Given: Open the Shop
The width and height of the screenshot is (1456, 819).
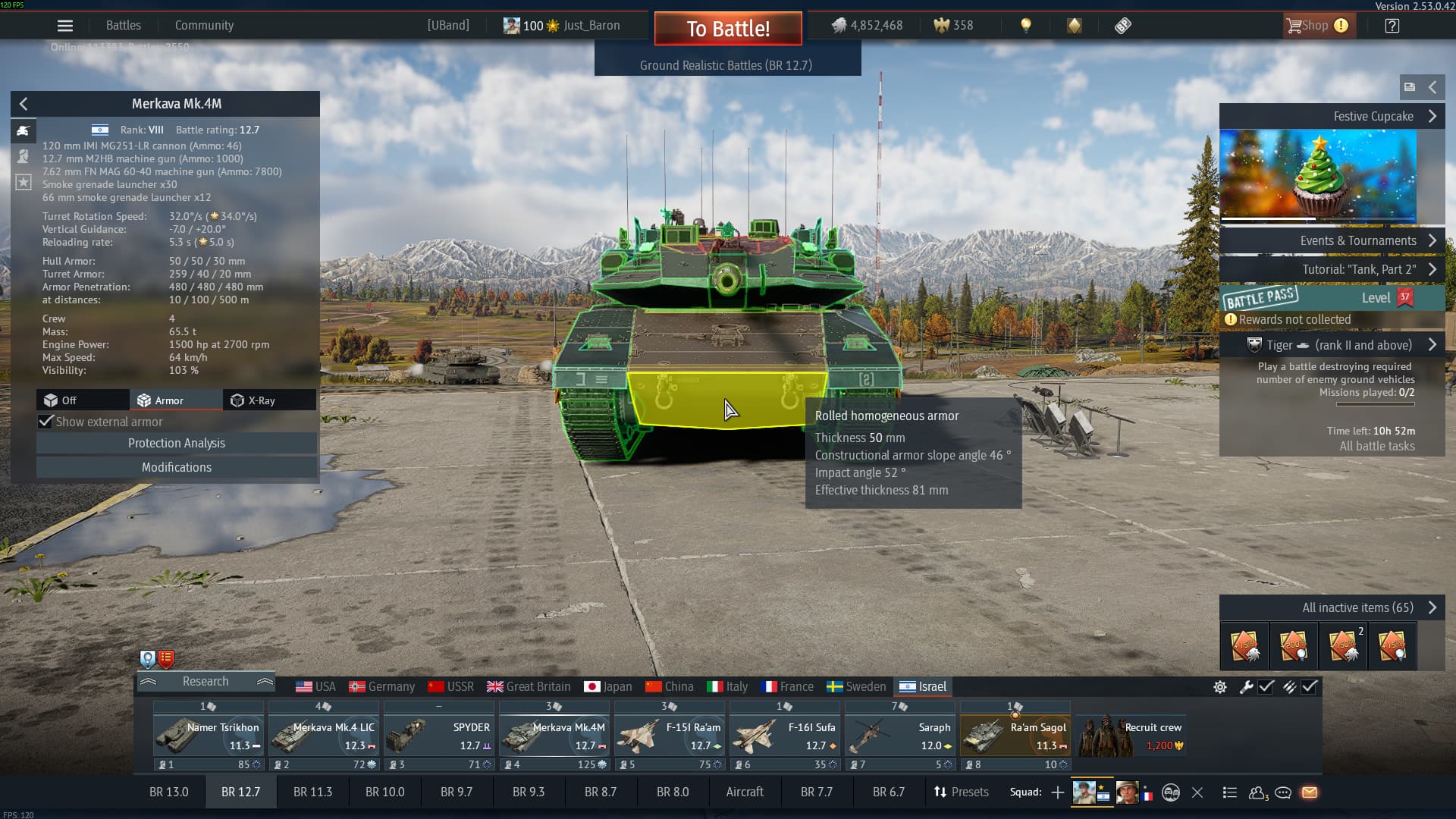Looking at the screenshot, I should (1316, 26).
